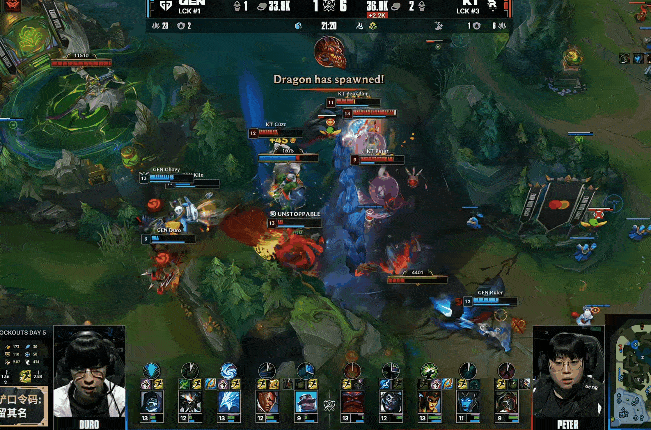Select the icy blue-white champion portrait
Image resolution: width=651 pixels, height=430 pixels.
(229, 400)
